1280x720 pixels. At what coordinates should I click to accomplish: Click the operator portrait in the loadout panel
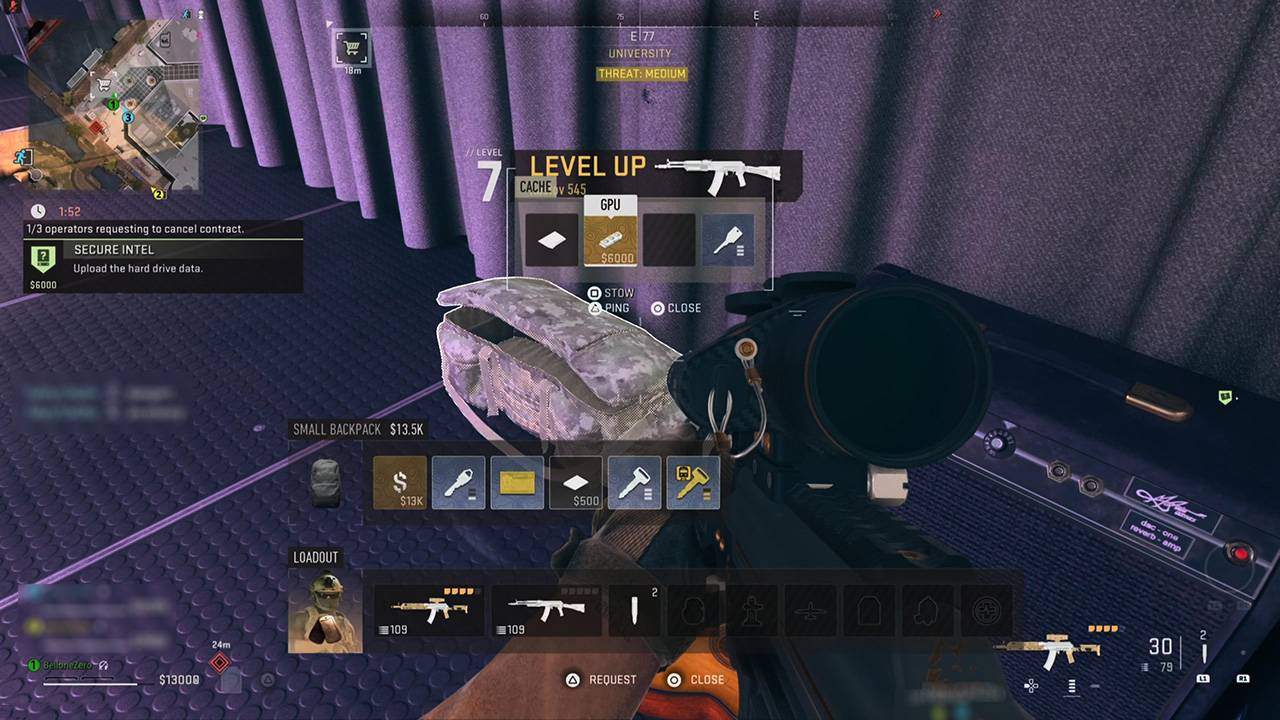[324, 608]
